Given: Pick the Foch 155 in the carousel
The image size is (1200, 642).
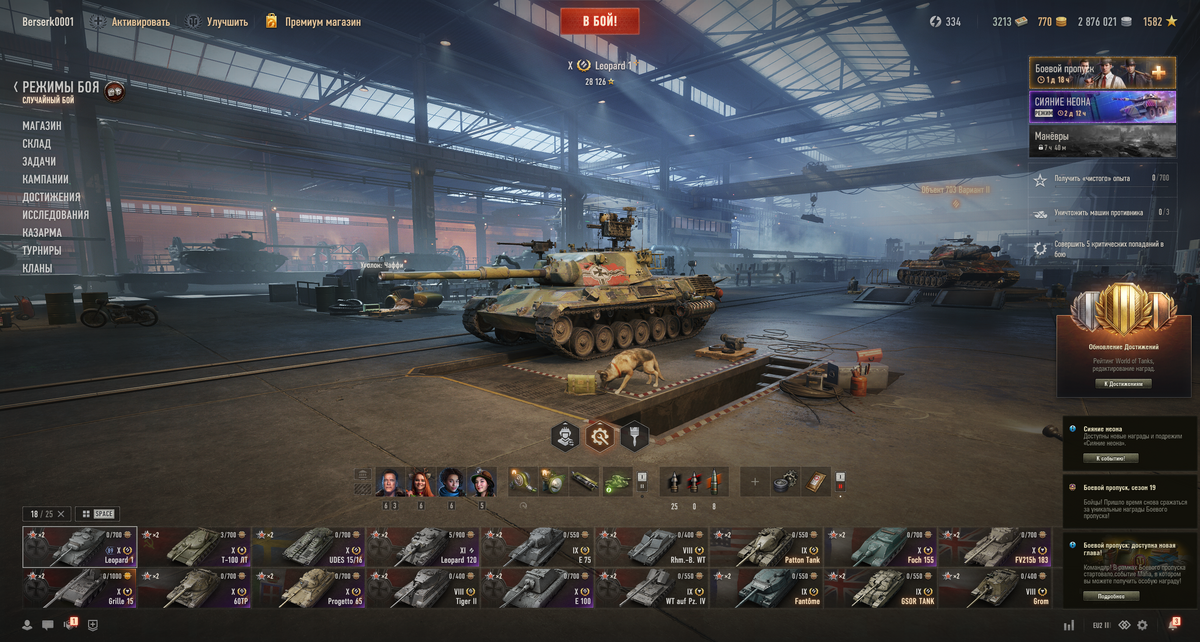Looking at the screenshot, I should pyautogui.click(x=879, y=547).
